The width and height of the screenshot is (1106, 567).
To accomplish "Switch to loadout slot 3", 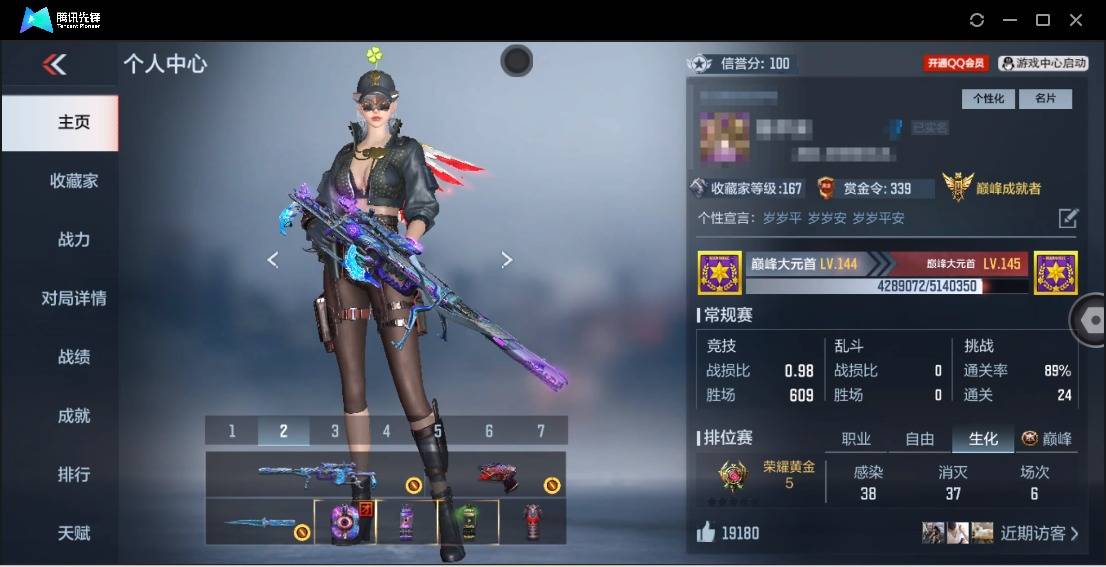I will [335, 431].
